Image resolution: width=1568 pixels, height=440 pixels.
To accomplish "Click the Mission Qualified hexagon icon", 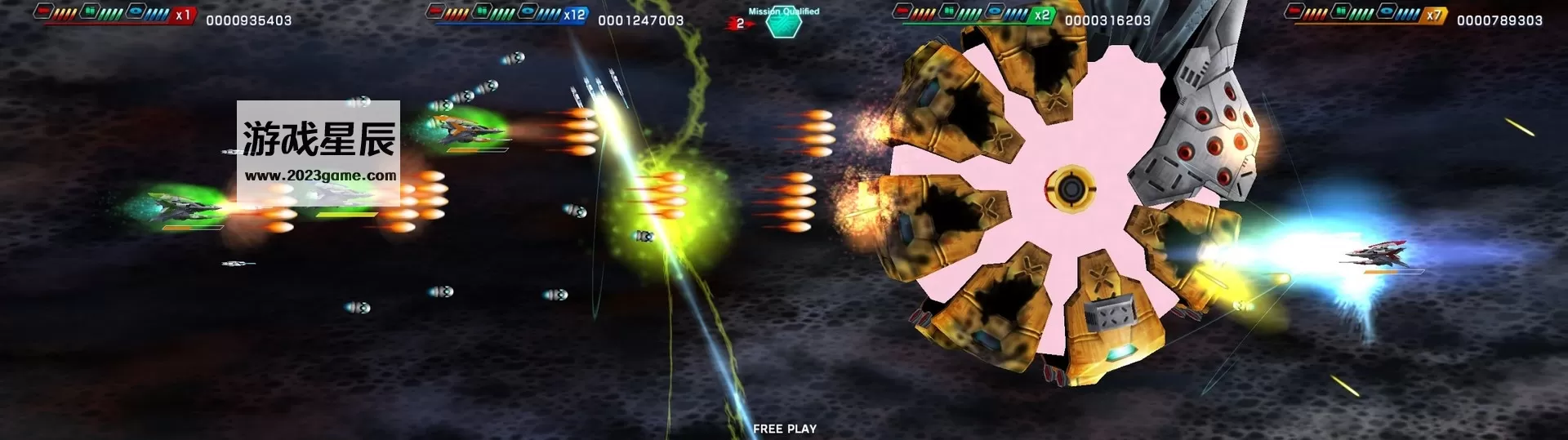I will coord(783,24).
